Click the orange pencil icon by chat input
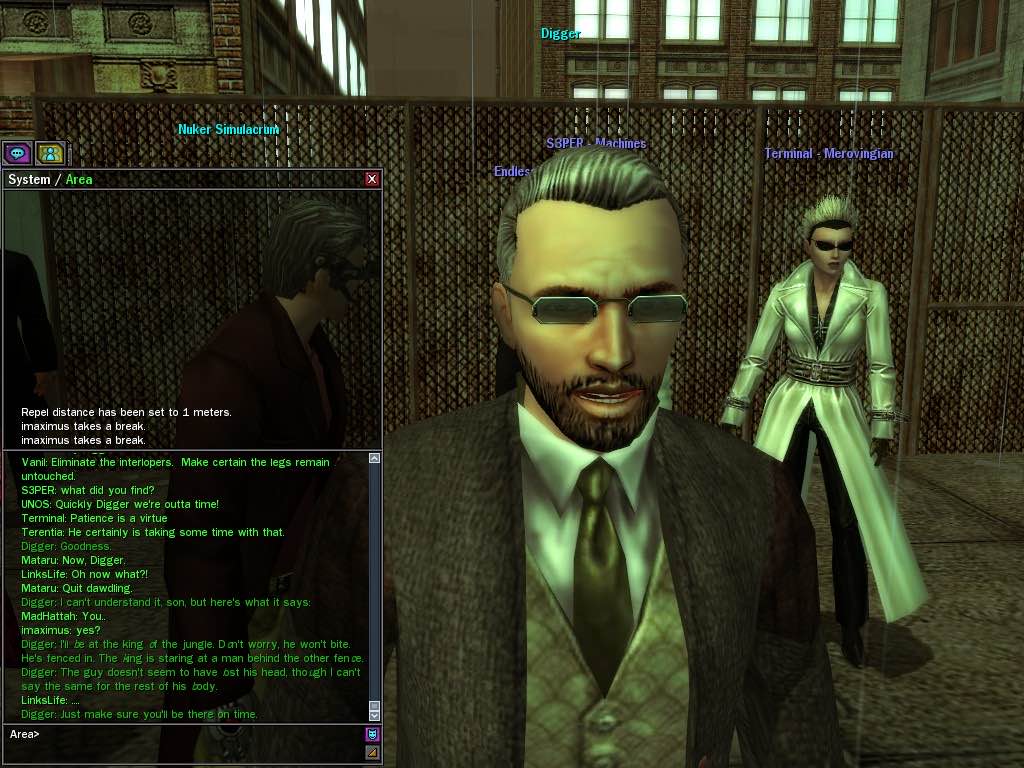 pyautogui.click(x=372, y=752)
